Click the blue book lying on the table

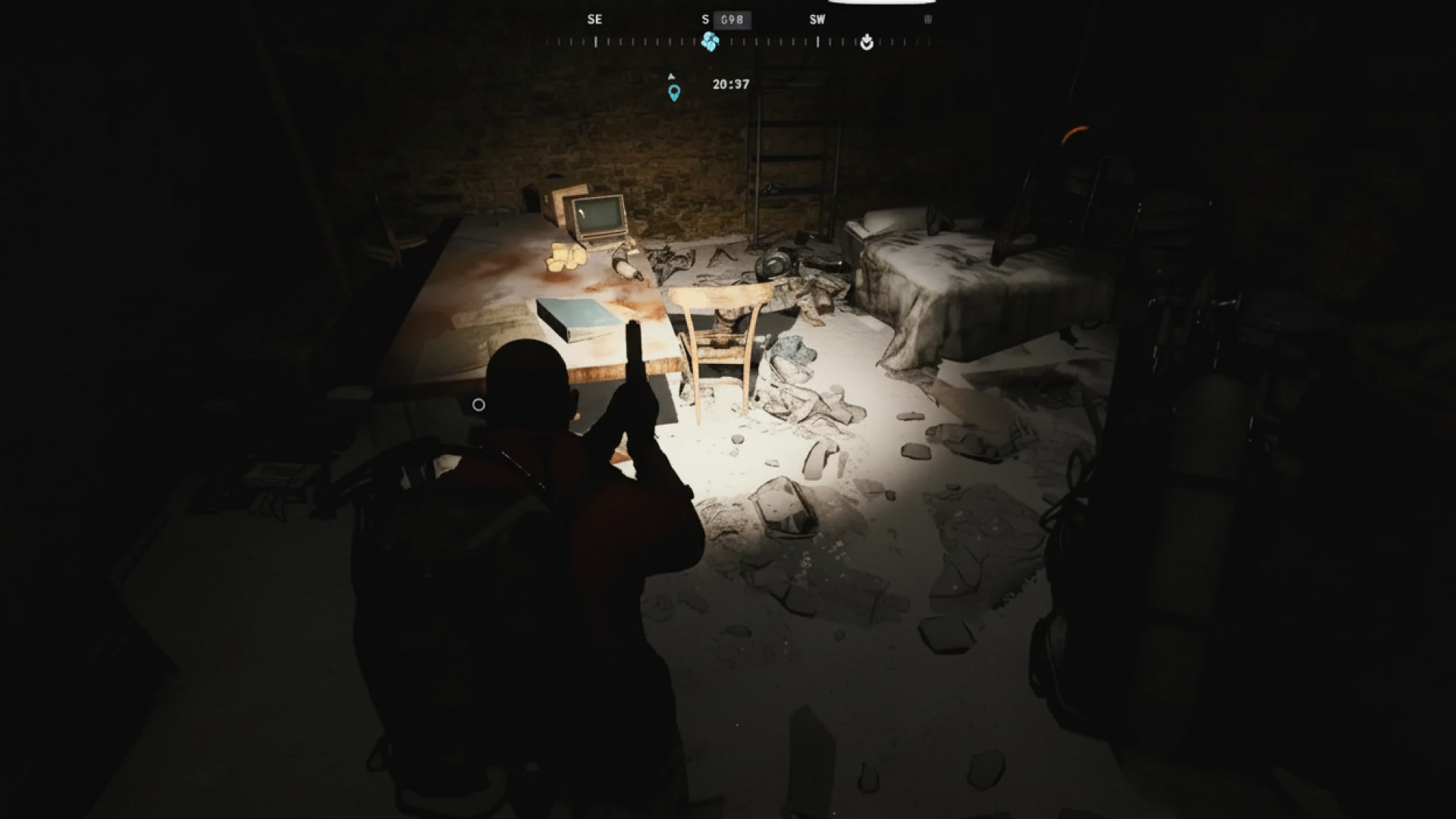[579, 318]
